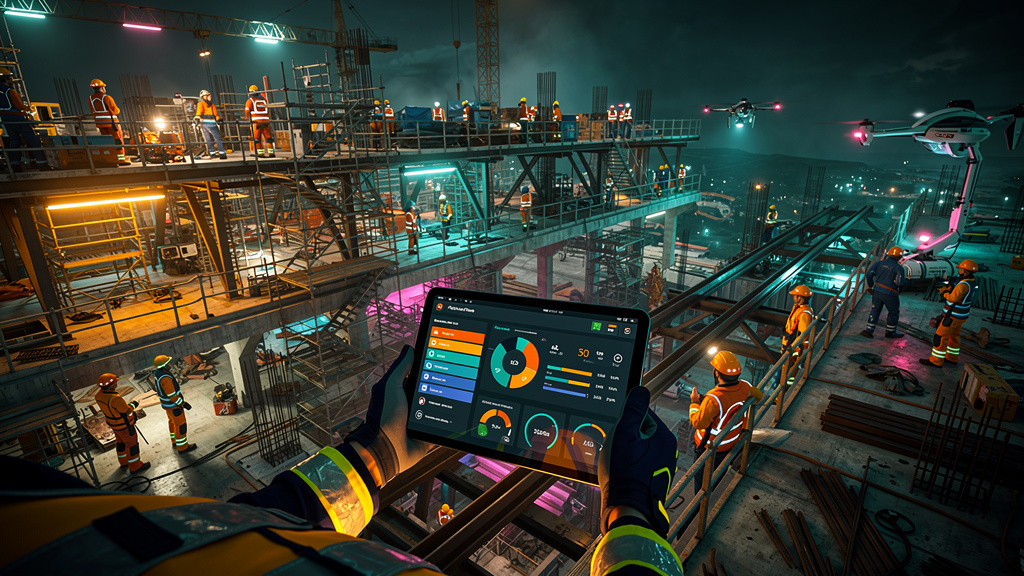
Task: Click the round button right of the 50 readout
Action: tap(616, 358)
